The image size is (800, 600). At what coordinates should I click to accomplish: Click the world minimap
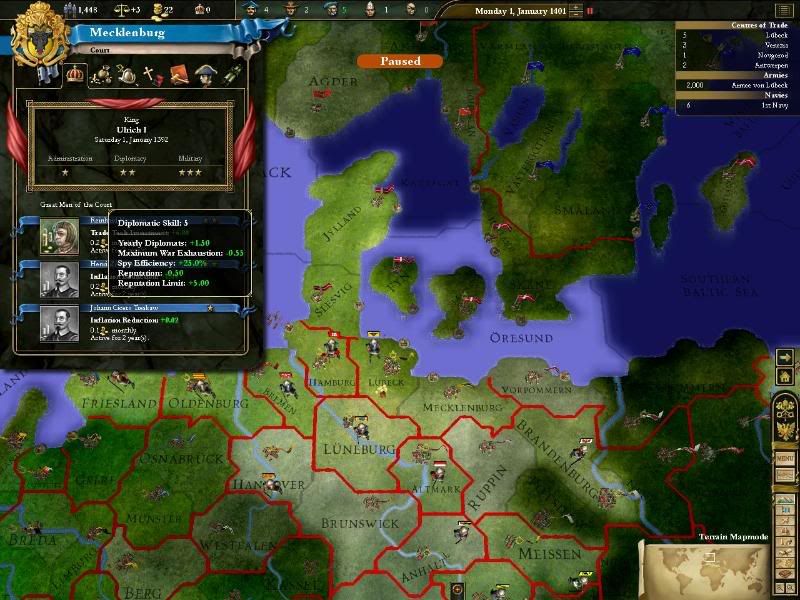[707, 569]
